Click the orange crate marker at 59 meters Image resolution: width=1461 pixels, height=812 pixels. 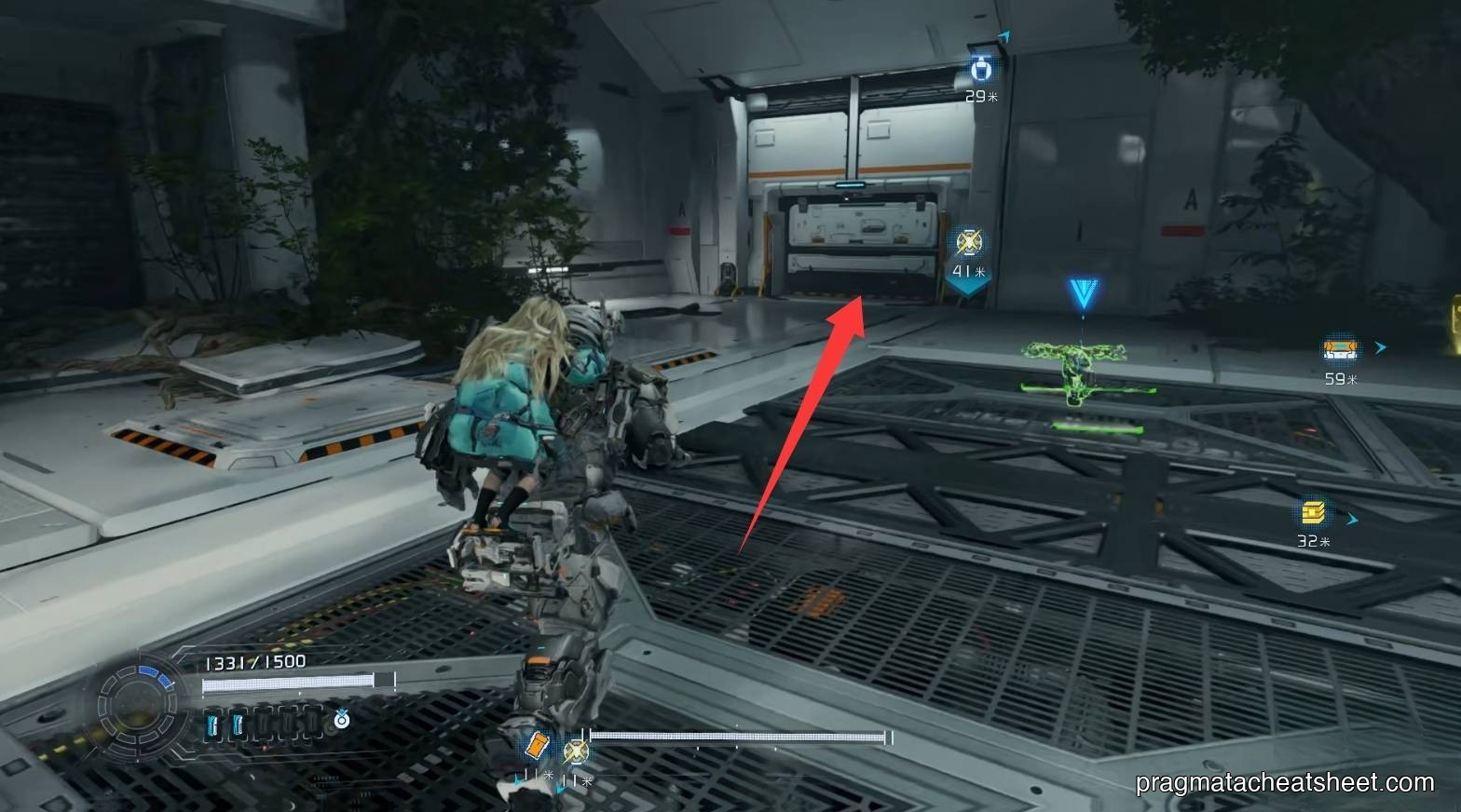pos(1338,349)
